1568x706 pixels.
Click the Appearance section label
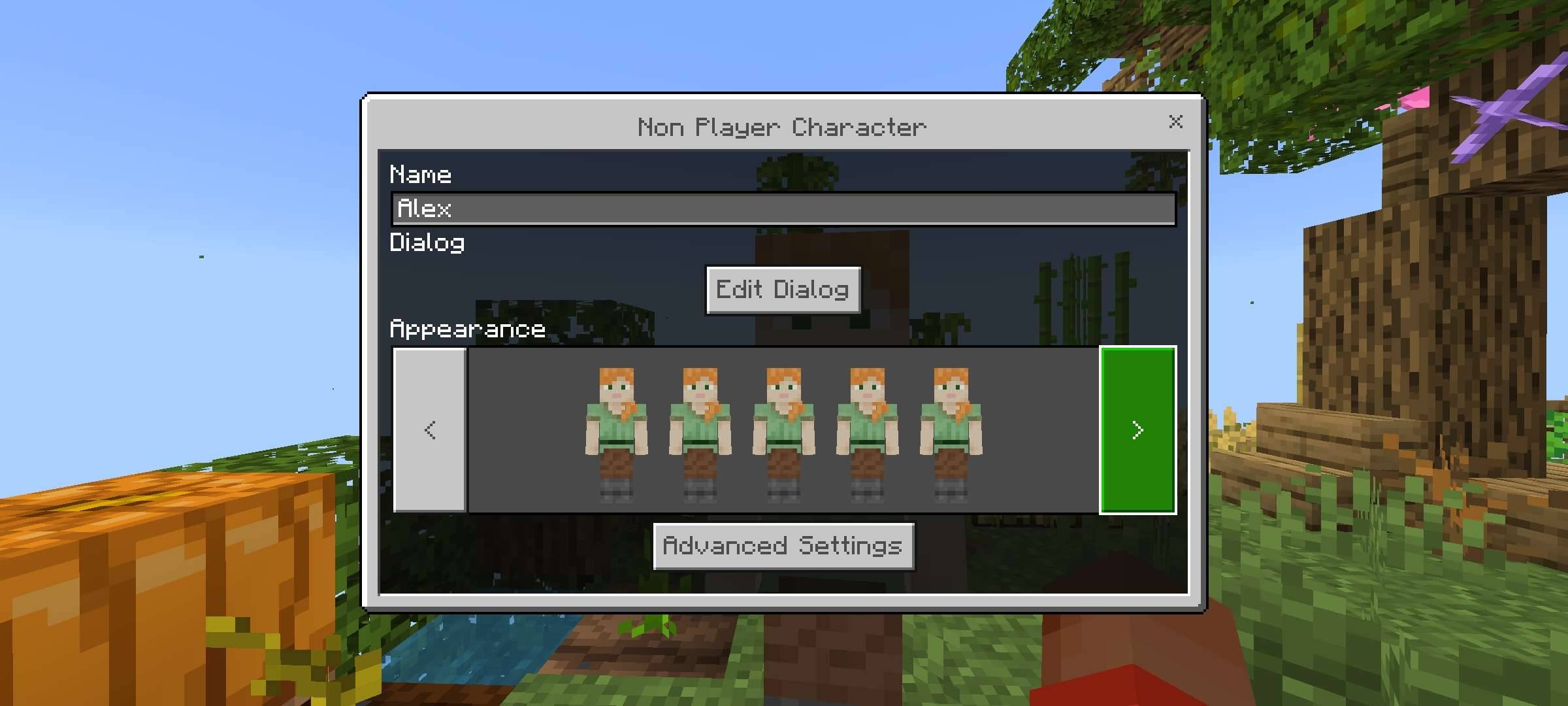[x=468, y=329]
